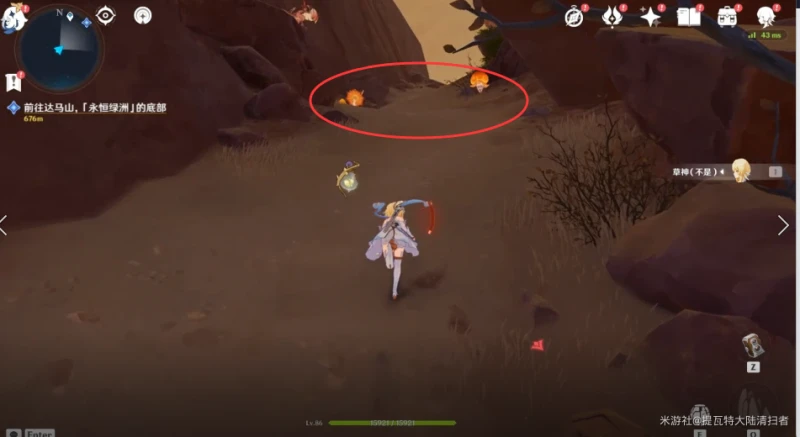Go to next image with right arrow

pyautogui.click(x=783, y=225)
